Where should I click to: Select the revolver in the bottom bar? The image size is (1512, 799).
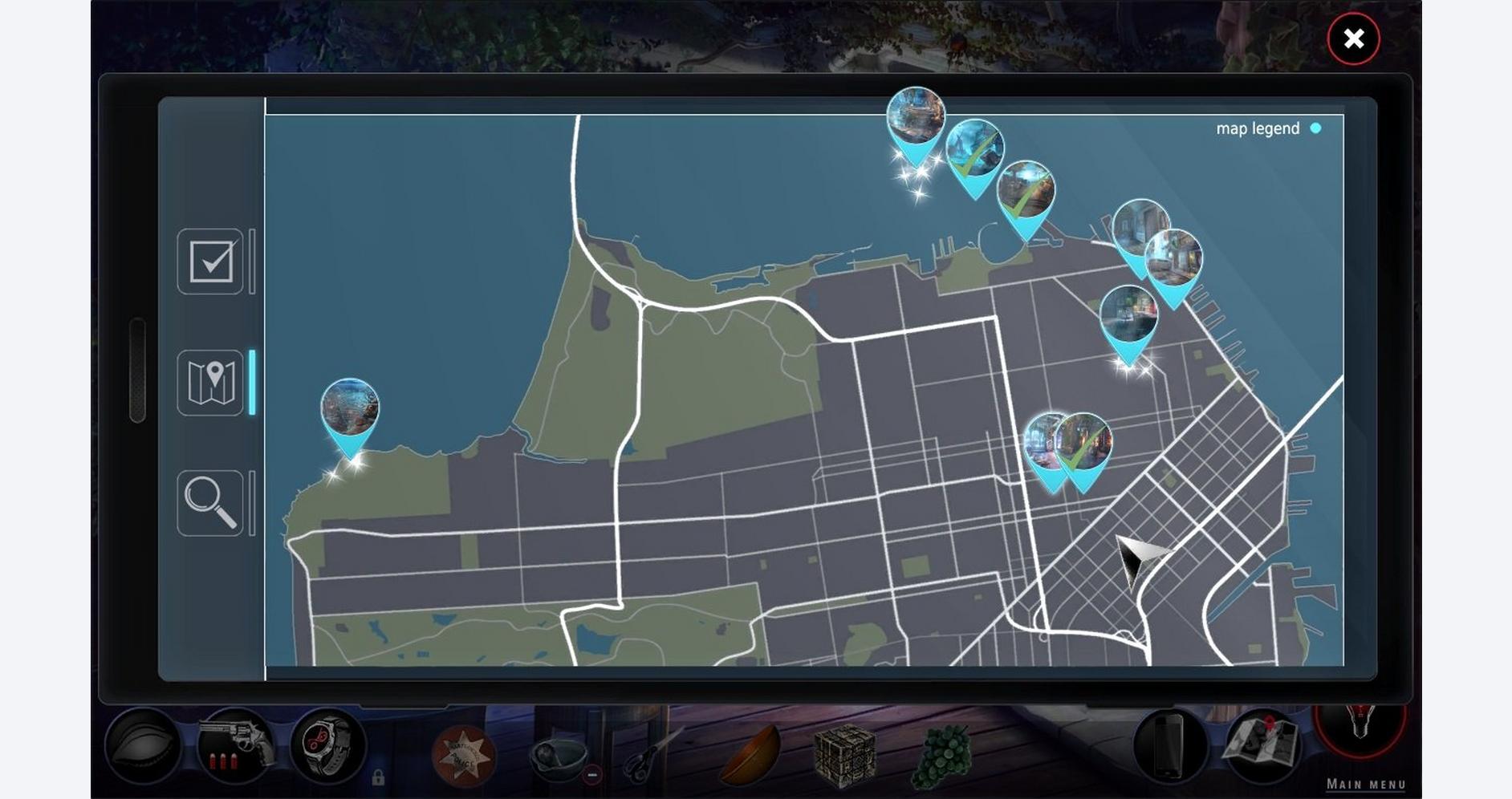click(235, 744)
